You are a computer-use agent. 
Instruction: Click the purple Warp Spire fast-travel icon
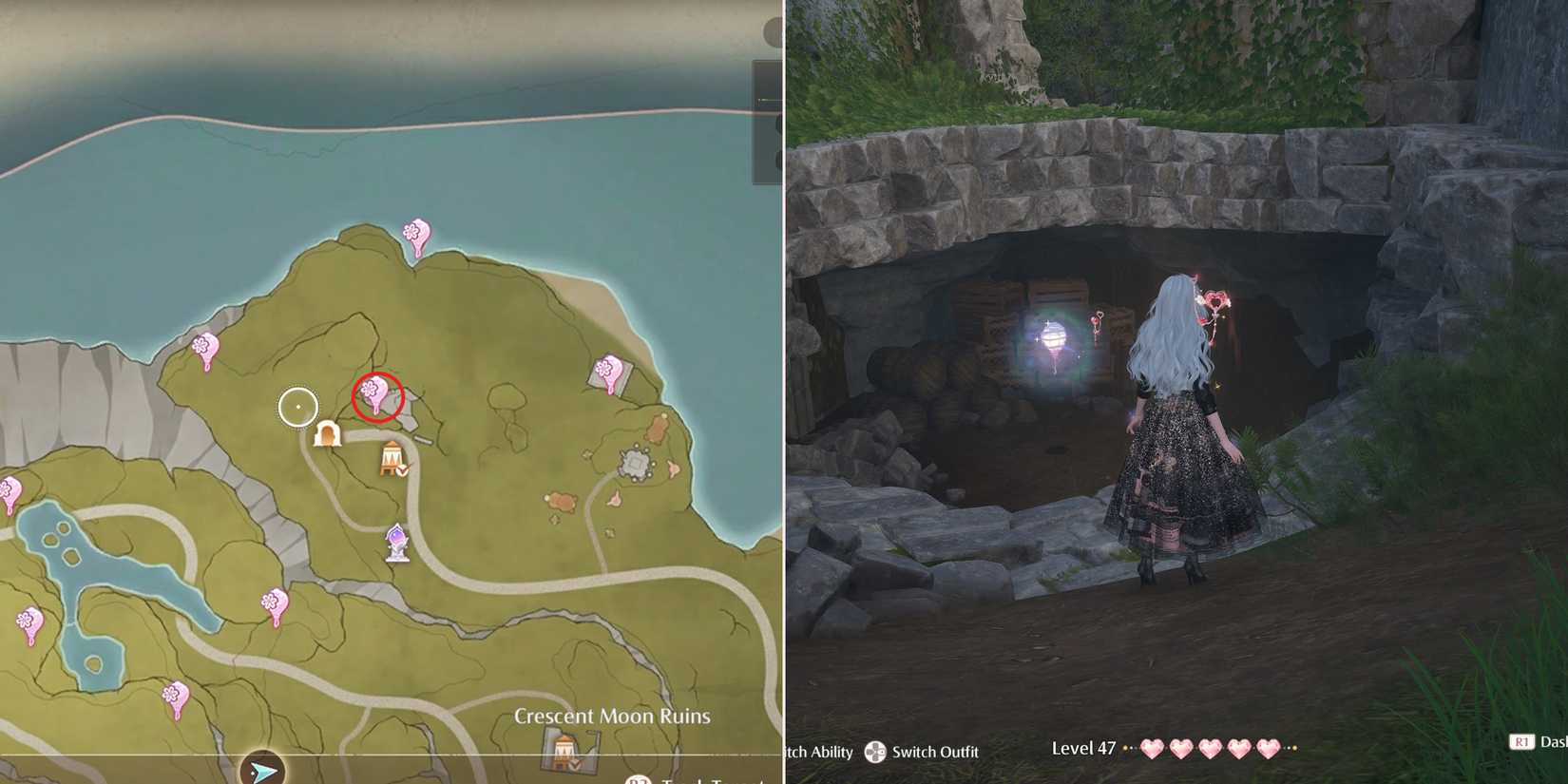395,540
